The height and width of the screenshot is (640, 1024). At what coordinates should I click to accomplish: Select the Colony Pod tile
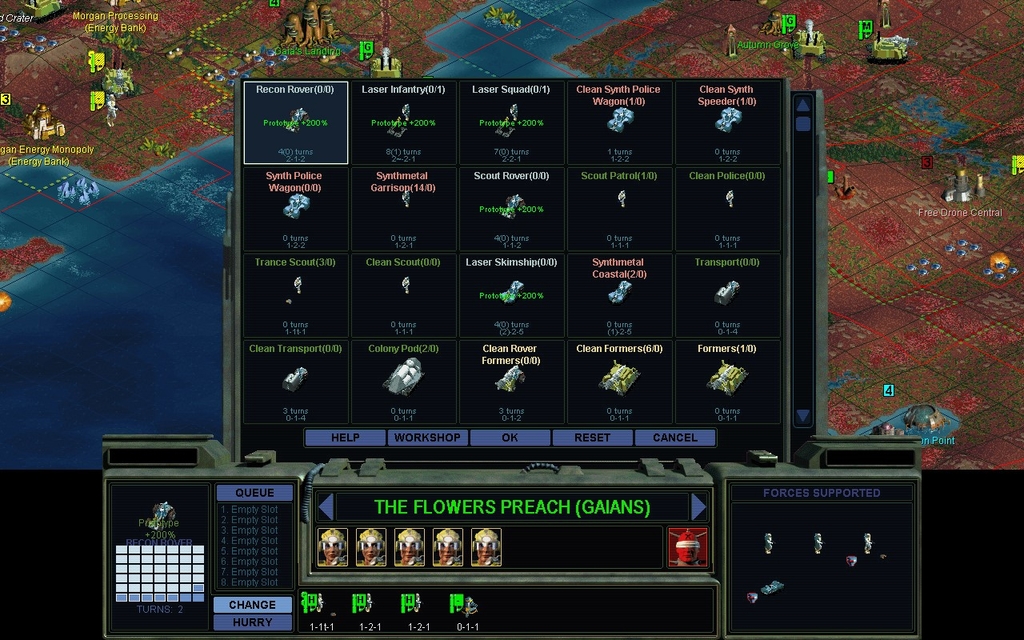pos(404,381)
